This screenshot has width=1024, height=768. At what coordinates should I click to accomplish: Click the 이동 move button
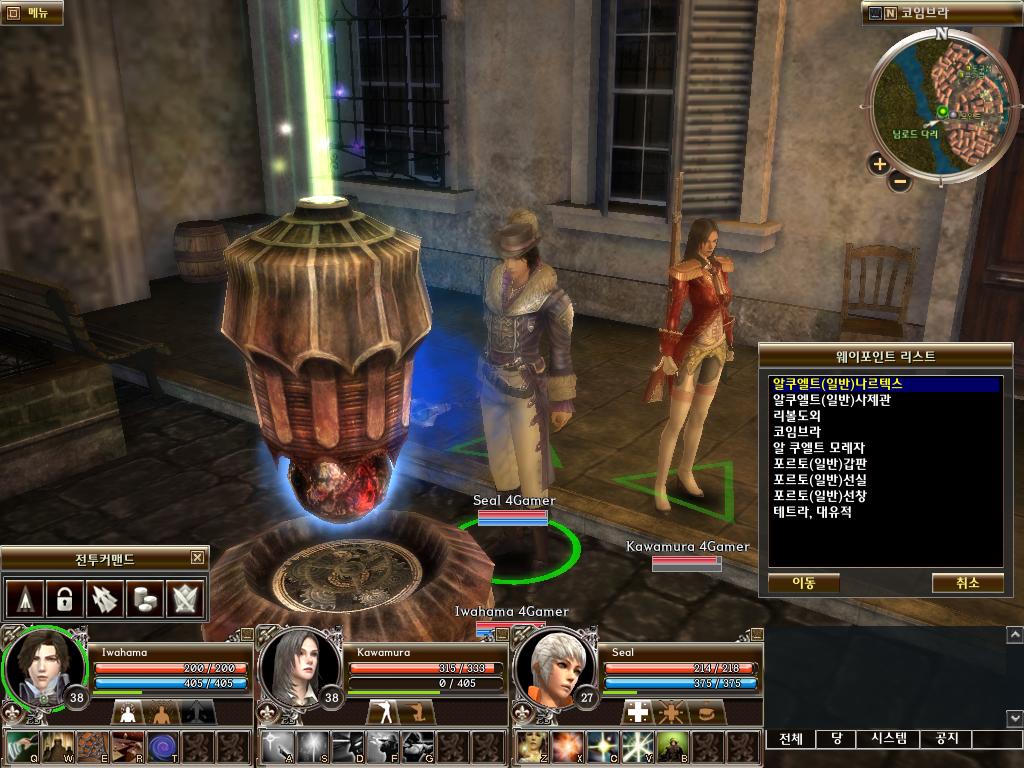pyautogui.click(x=803, y=582)
